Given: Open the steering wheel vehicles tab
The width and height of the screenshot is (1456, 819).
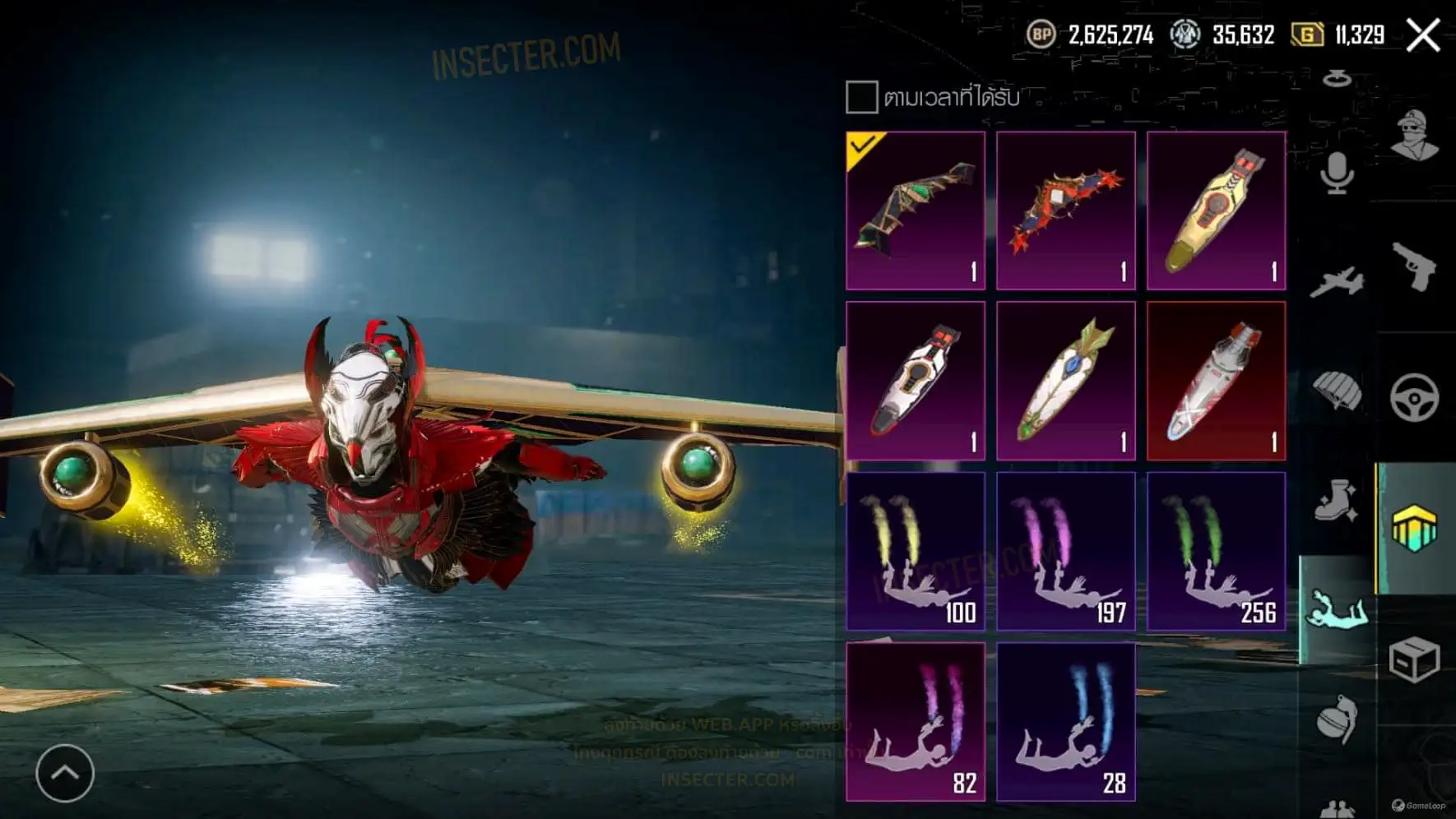Looking at the screenshot, I should 1414,397.
